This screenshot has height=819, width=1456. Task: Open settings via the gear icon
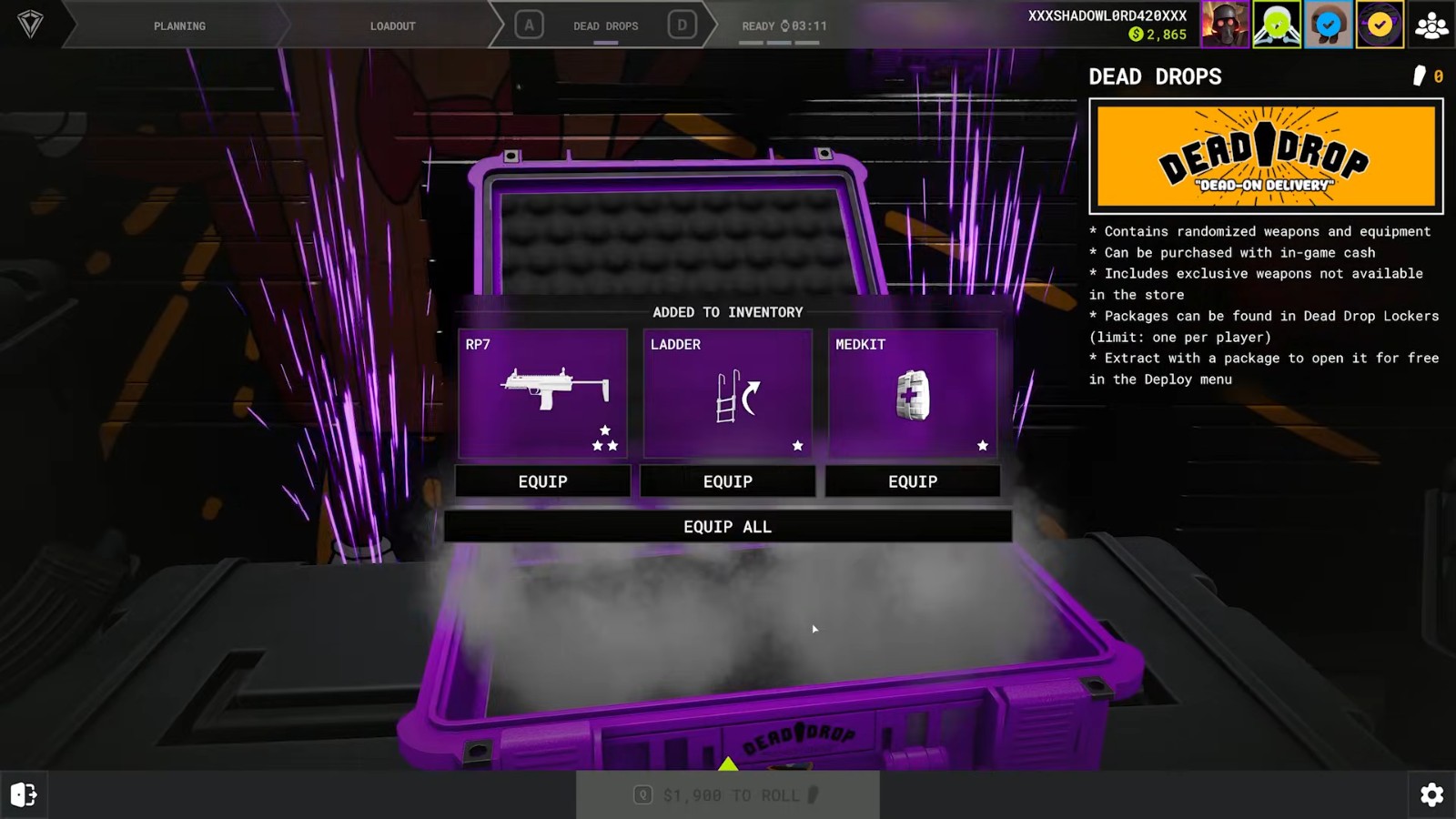tap(1433, 794)
